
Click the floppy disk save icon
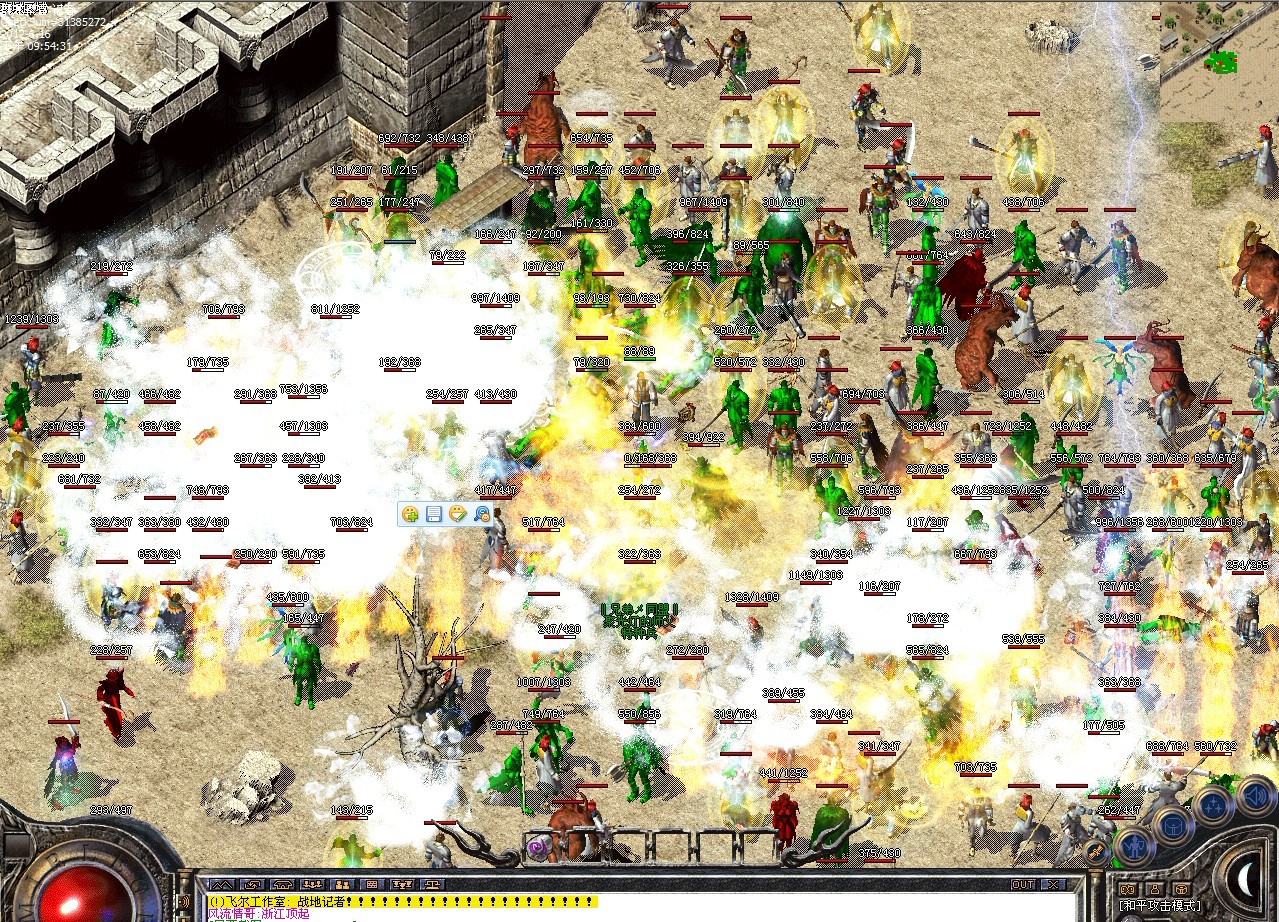tap(434, 514)
